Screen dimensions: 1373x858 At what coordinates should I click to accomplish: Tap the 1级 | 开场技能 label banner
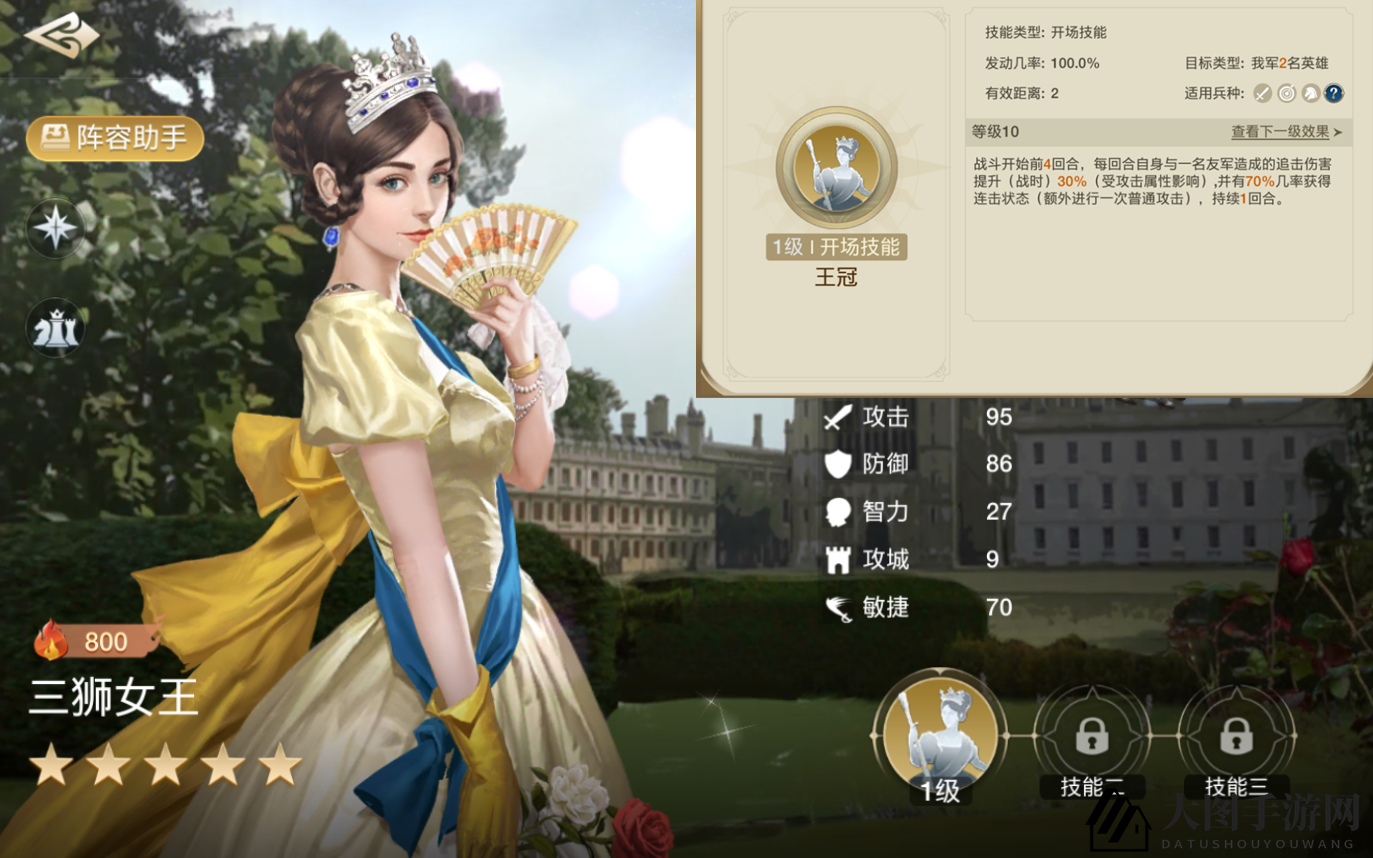pyautogui.click(x=837, y=246)
